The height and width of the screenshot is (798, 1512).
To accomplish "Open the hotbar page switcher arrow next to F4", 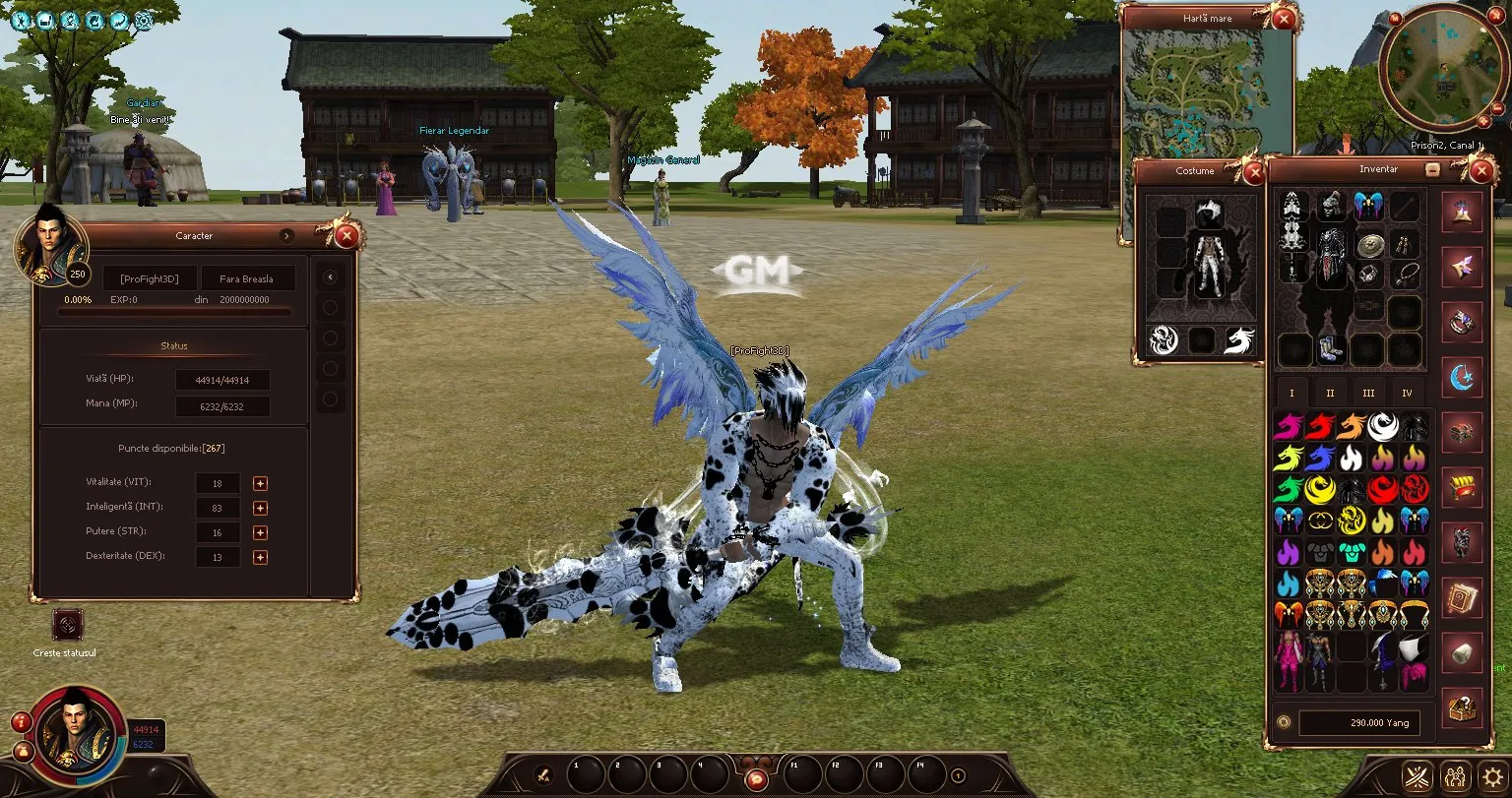I will tap(958, 775).
